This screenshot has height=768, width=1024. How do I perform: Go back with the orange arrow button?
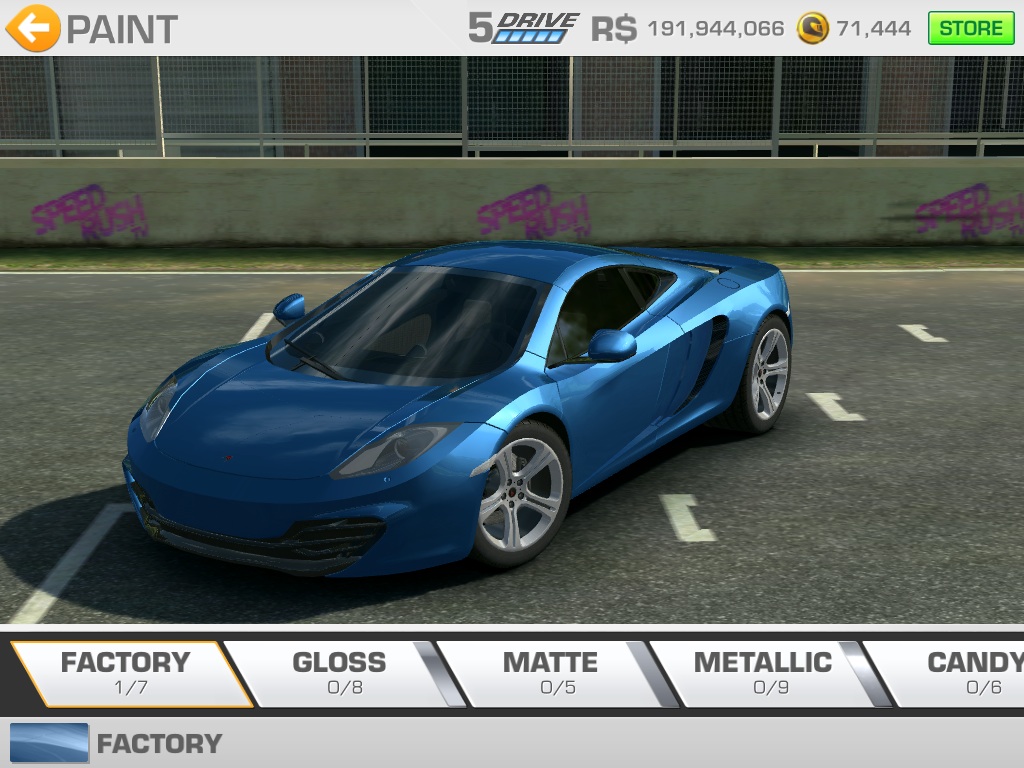click(33, 28)
